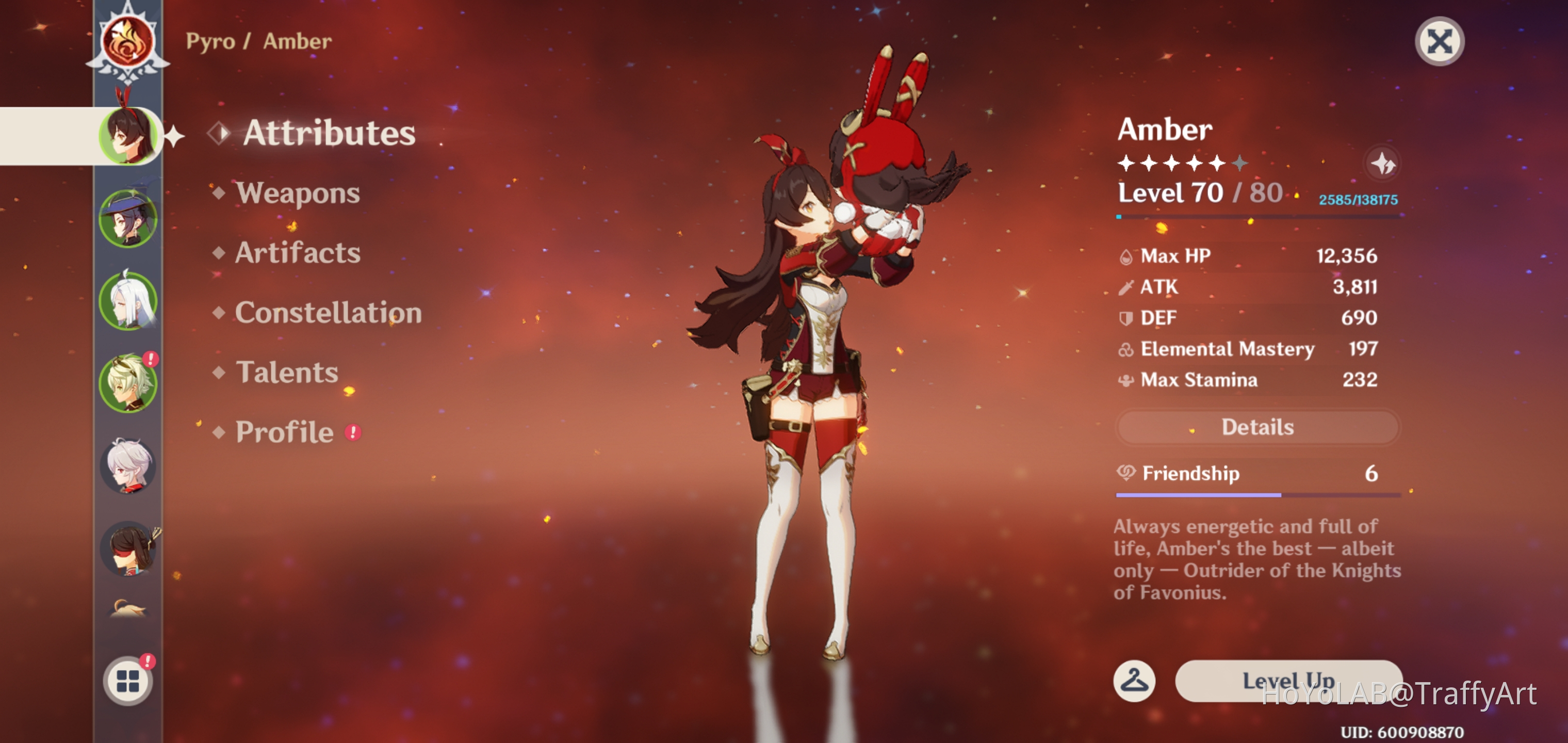This screenshot has width=1568, height=743.
Task: Click the fullscreen expand icon at top right
Action: (1439, 40)
